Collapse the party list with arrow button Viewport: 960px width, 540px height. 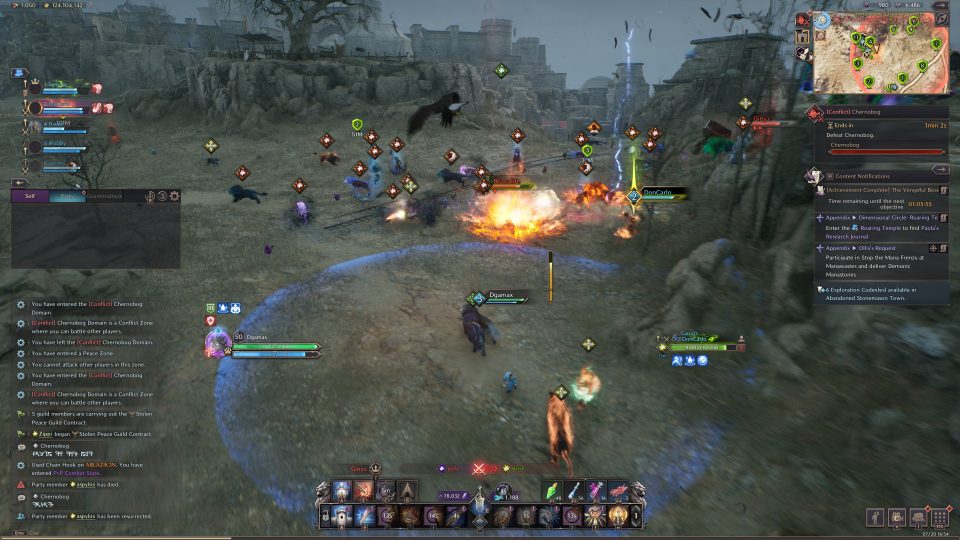coord(18,183)
